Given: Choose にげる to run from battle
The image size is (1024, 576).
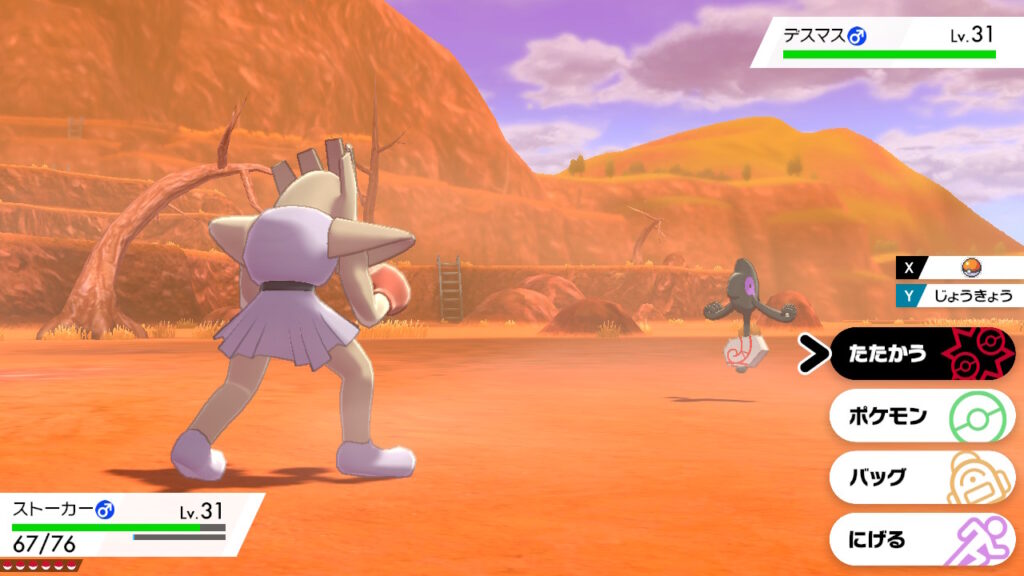Looking at the screenshot, I should 920,539.
